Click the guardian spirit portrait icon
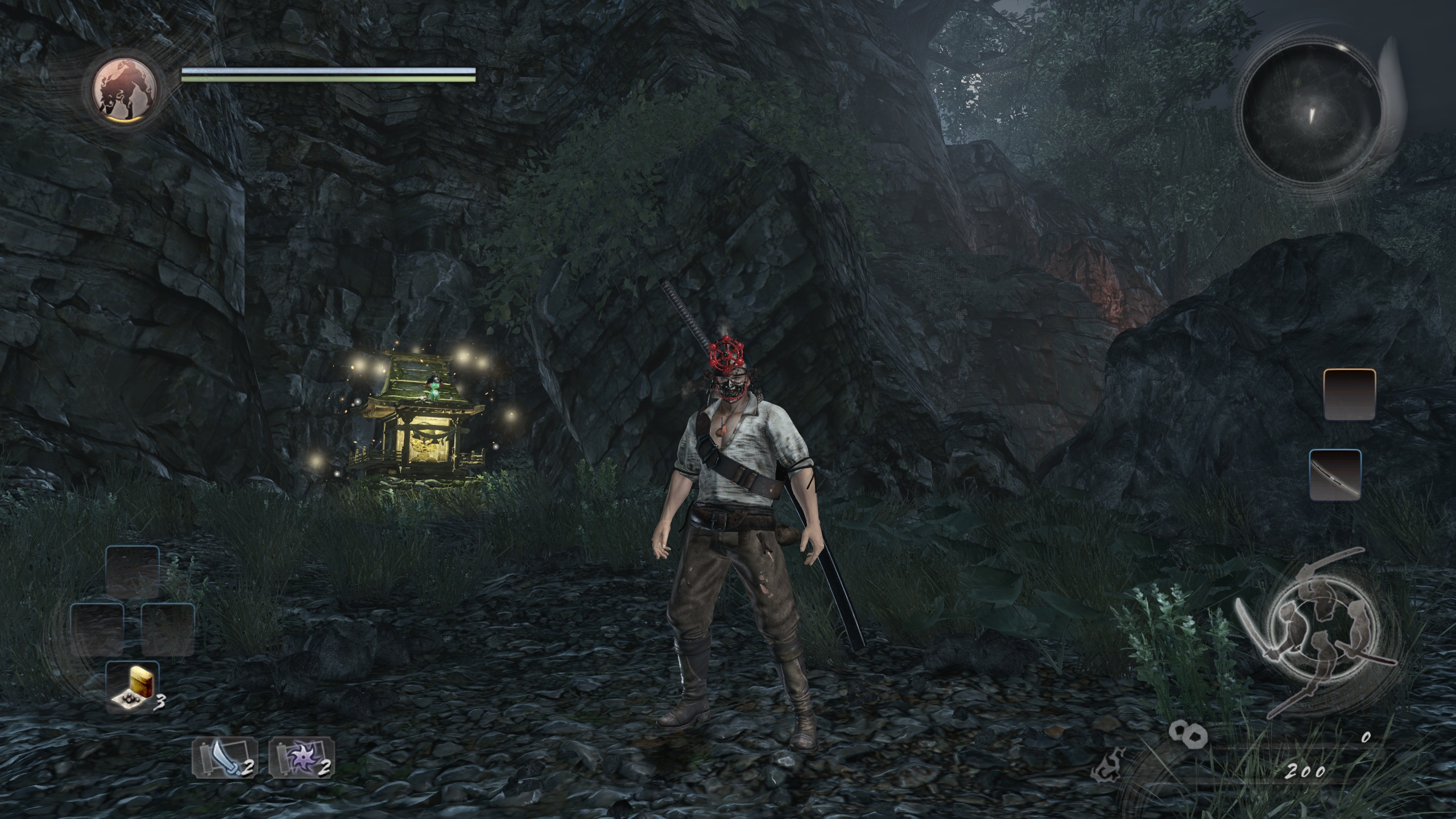1456x819 pixels. (126, 91)
